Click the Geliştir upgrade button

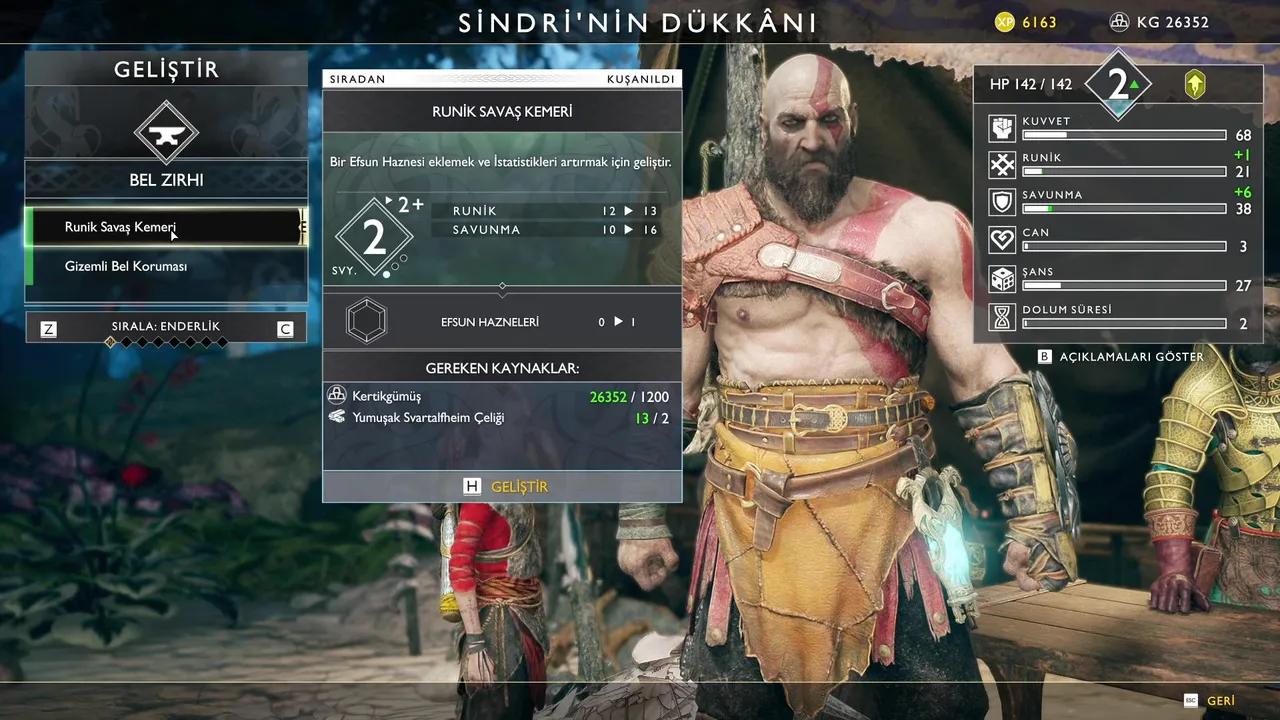502,487
